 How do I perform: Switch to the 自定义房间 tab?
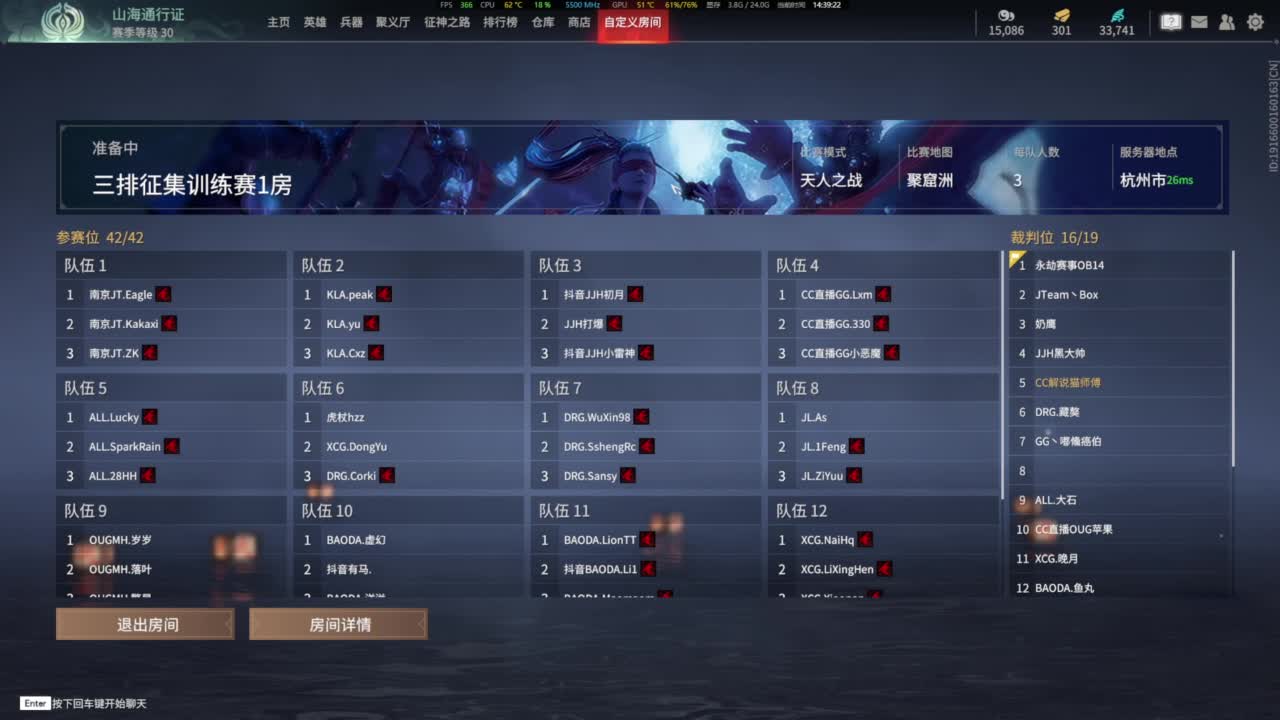(632, 21)
